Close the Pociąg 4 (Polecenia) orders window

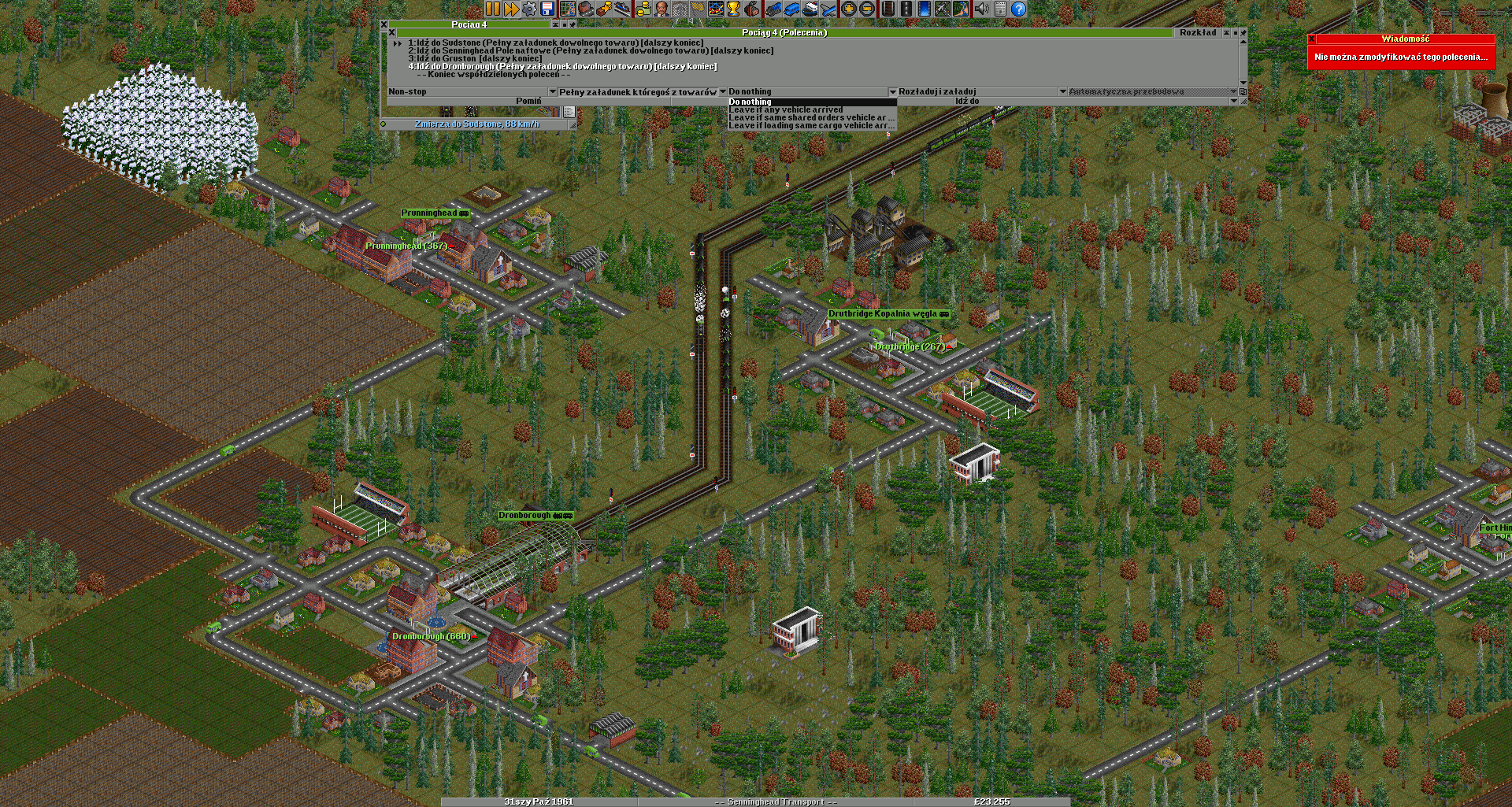pyautogui.click(x=392, y=33)
